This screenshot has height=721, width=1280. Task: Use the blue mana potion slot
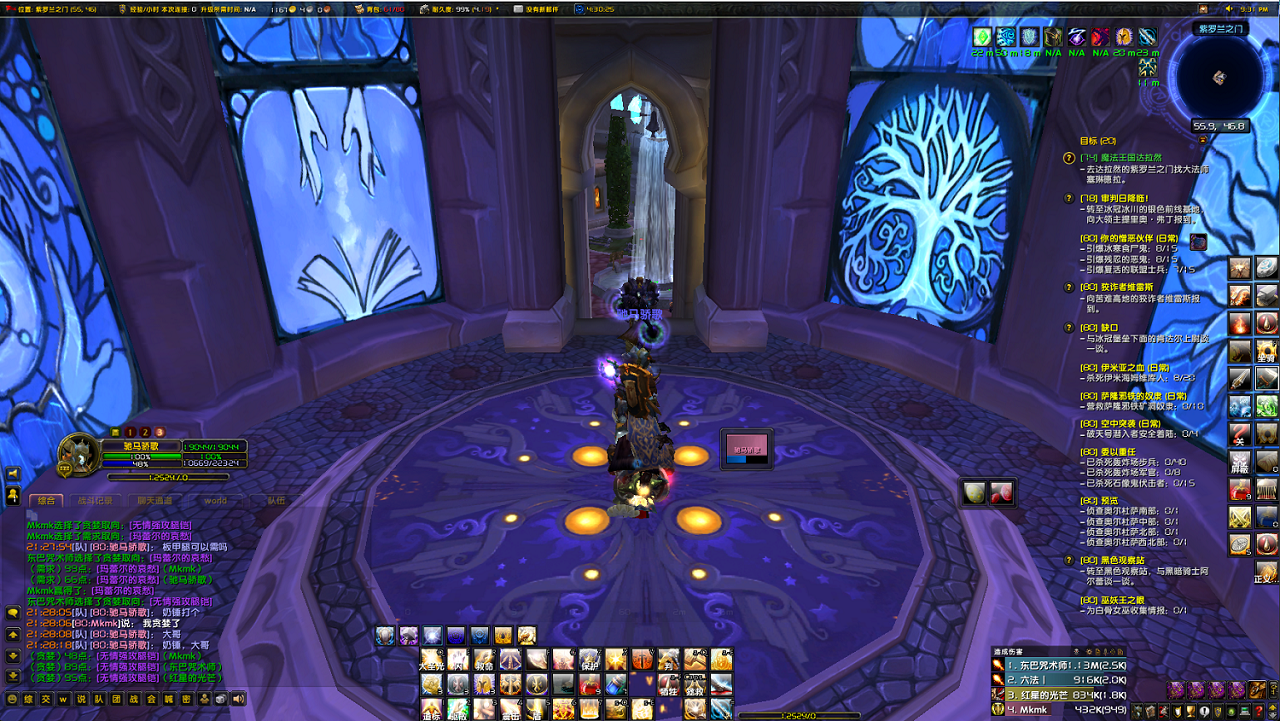tap(616, 685)
